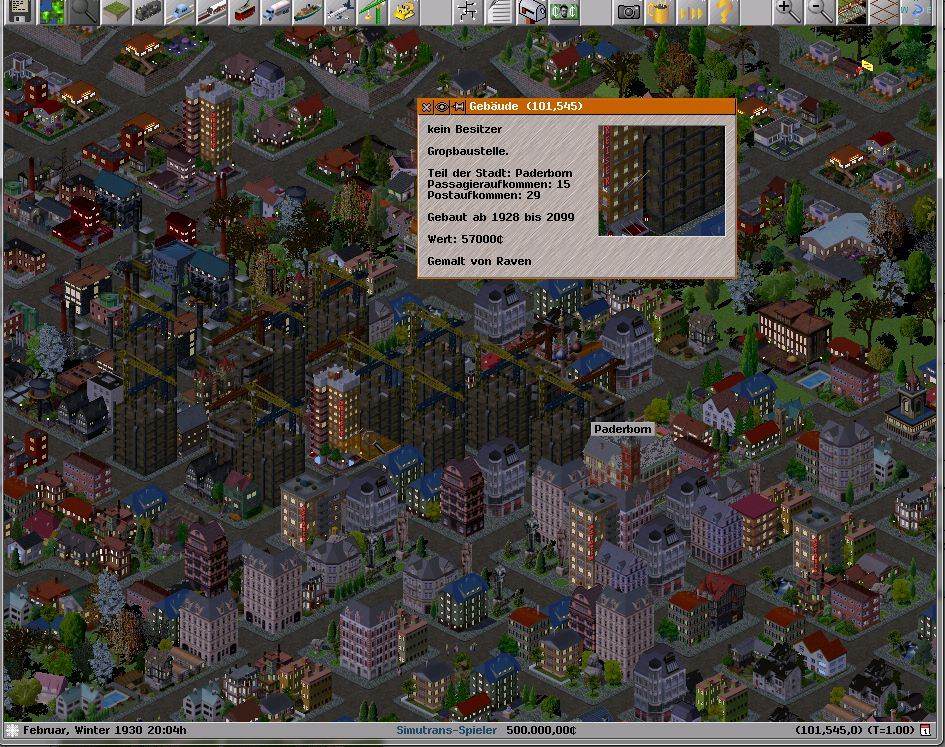Open the floppy disk save/load menu
Screen dimensions: 945x747
[18, 11]
